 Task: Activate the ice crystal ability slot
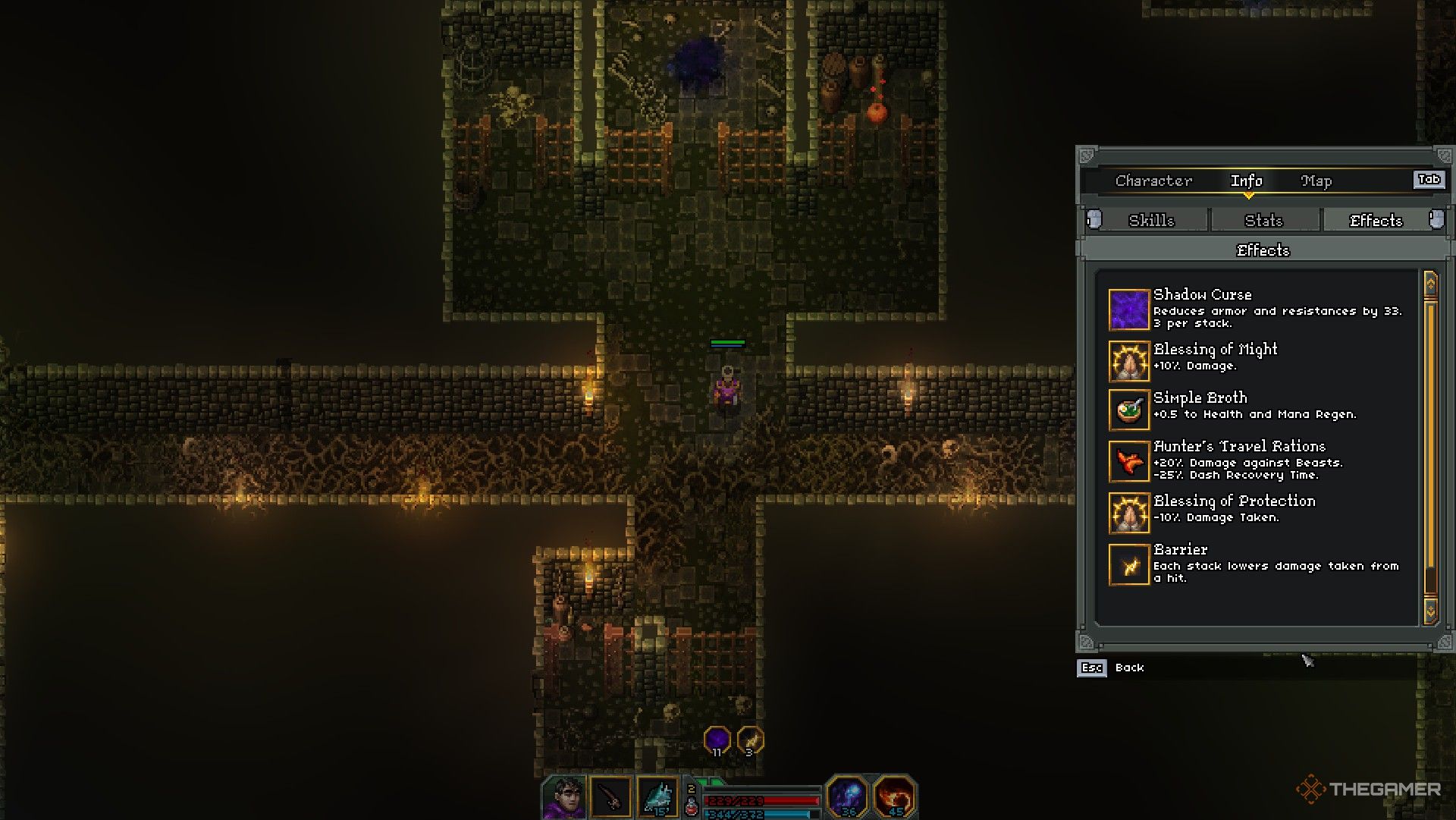(657, 798)
